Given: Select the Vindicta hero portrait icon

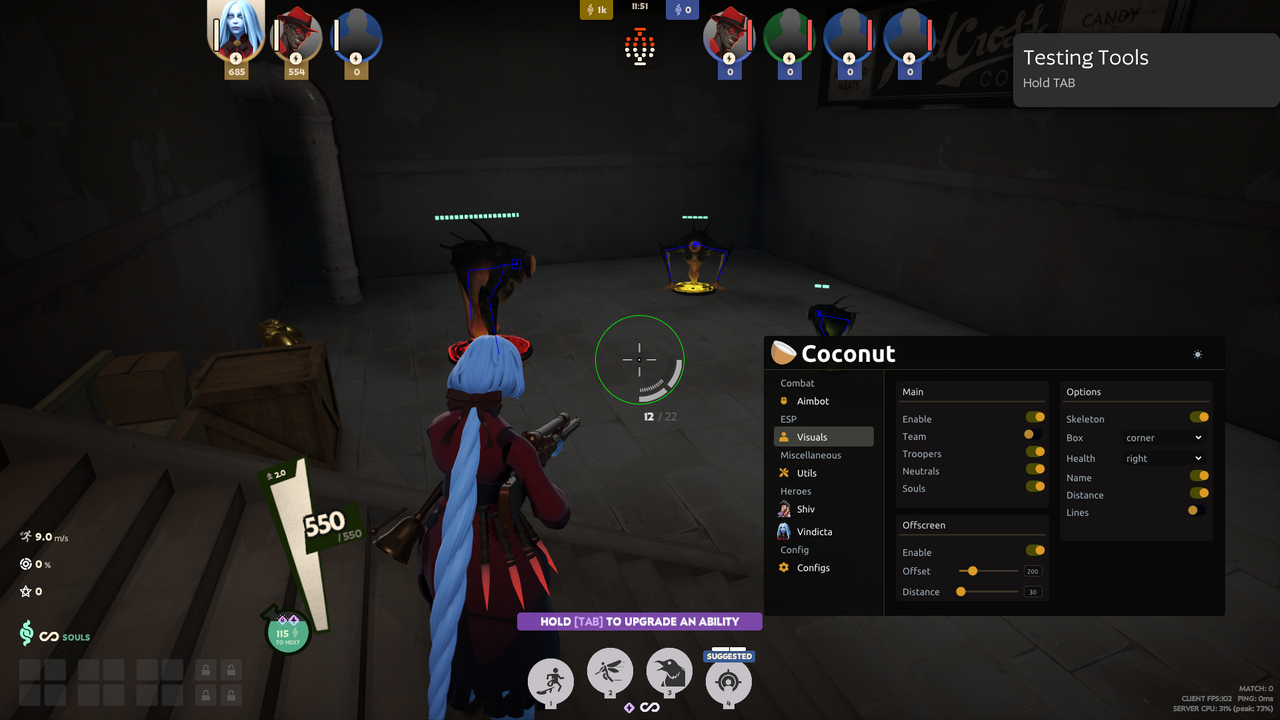Looking at the screenshot, I should pyautogui.click(x=786, y=530).
